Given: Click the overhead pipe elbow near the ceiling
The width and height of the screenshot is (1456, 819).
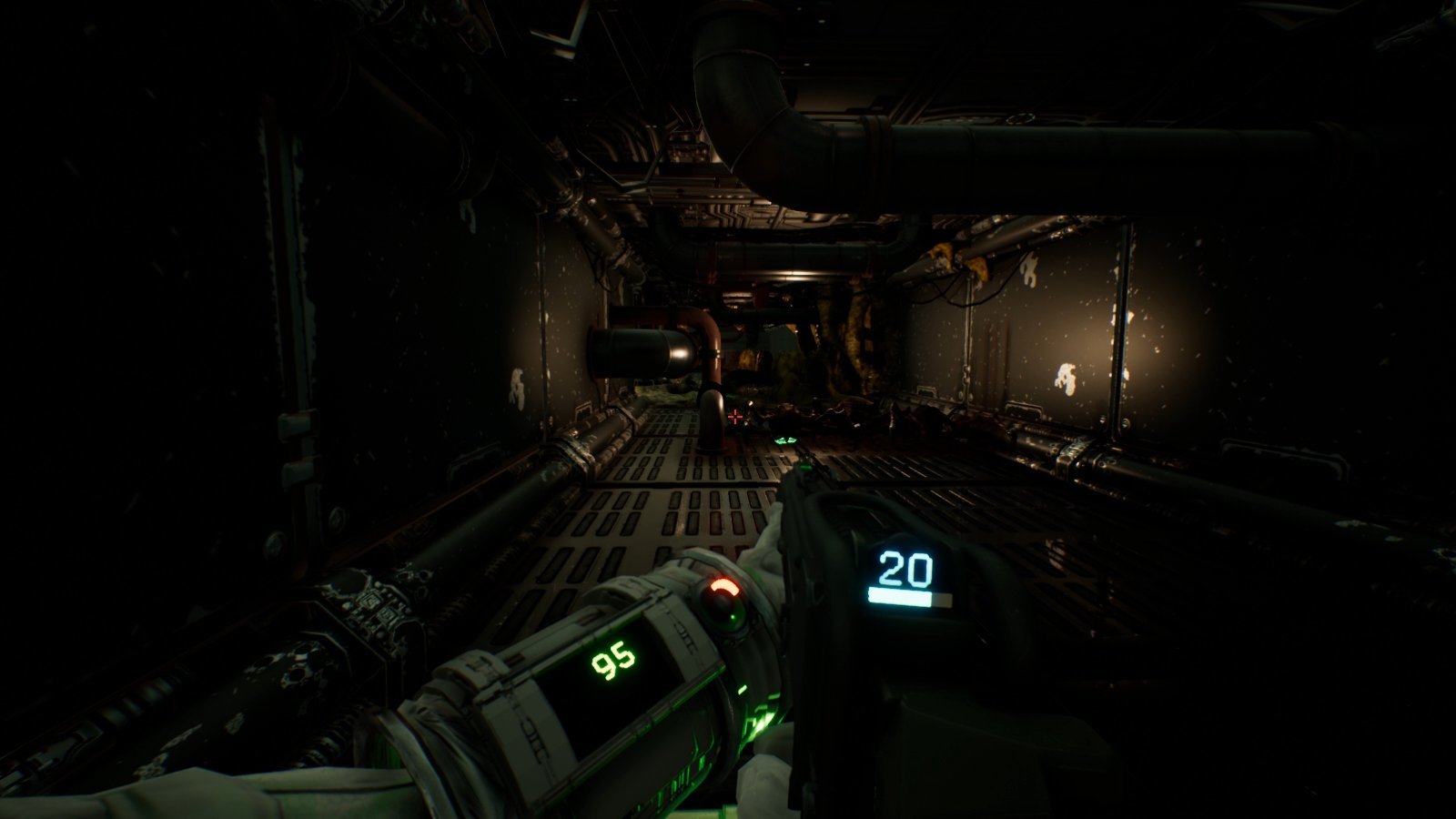Looking at the screenshot, I should coord(755,91).
